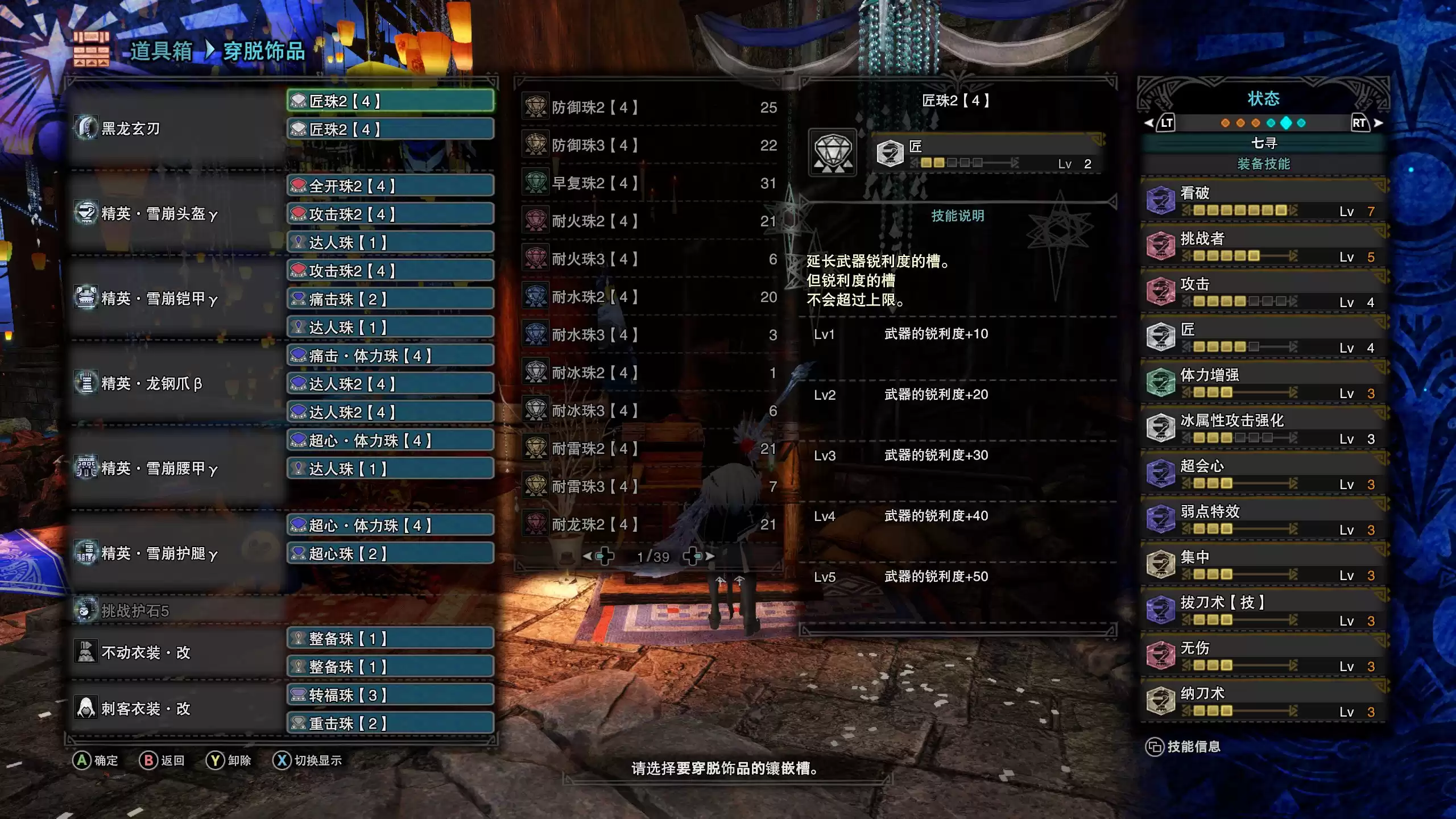Select the 耐龙珠2【4】 entry
The image size is (1456, 819).
tap(648, 524)
